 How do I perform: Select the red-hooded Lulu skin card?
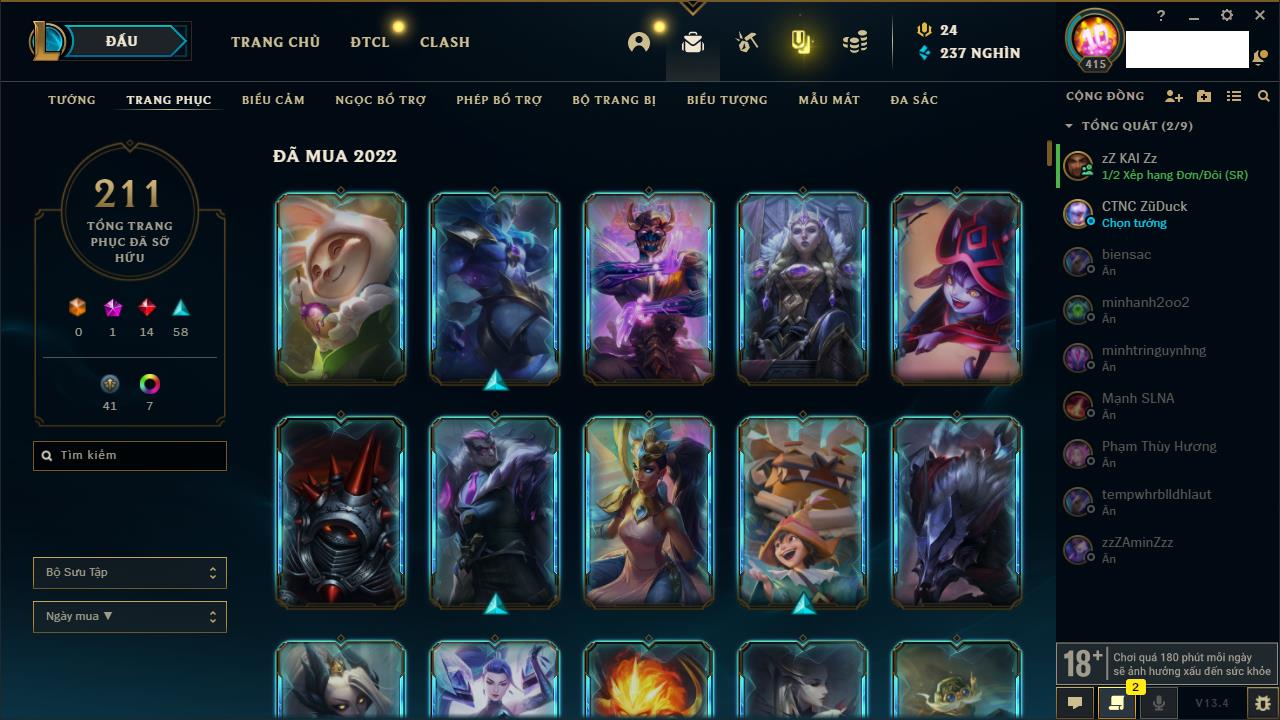(x=957, y=288)
